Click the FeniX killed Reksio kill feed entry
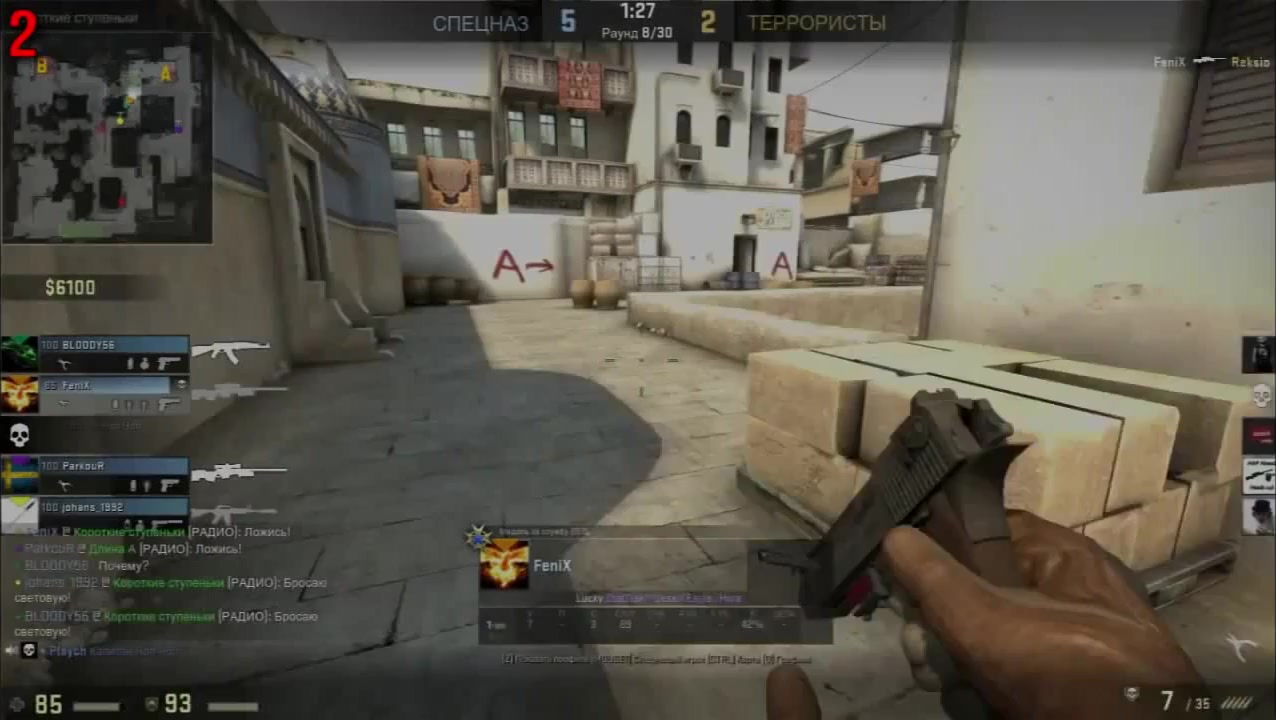The width and height of the screenshot is (1276, 720). pyautogui.click(x=1210, y=62)
